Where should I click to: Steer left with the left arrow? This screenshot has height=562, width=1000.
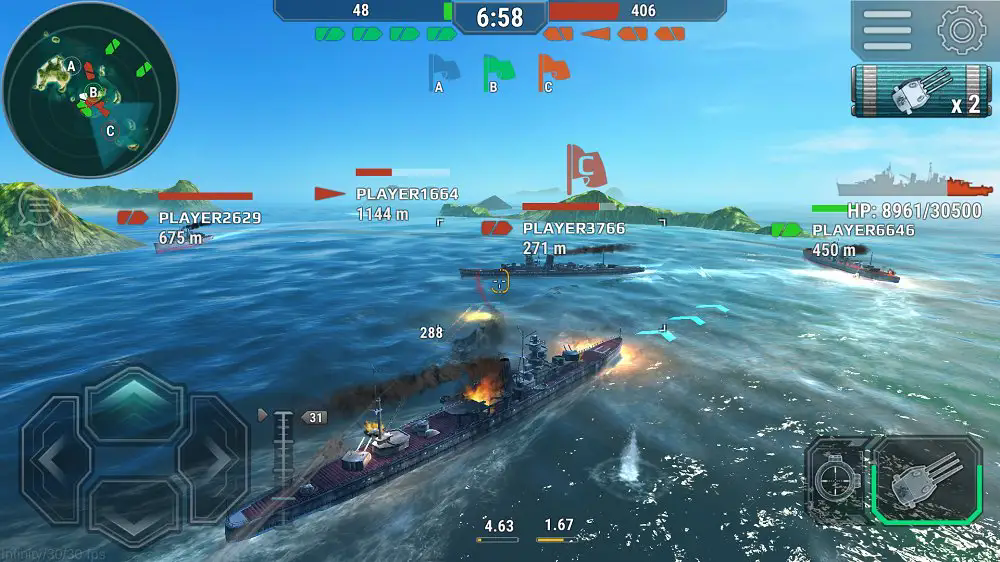tap(52, 459)
